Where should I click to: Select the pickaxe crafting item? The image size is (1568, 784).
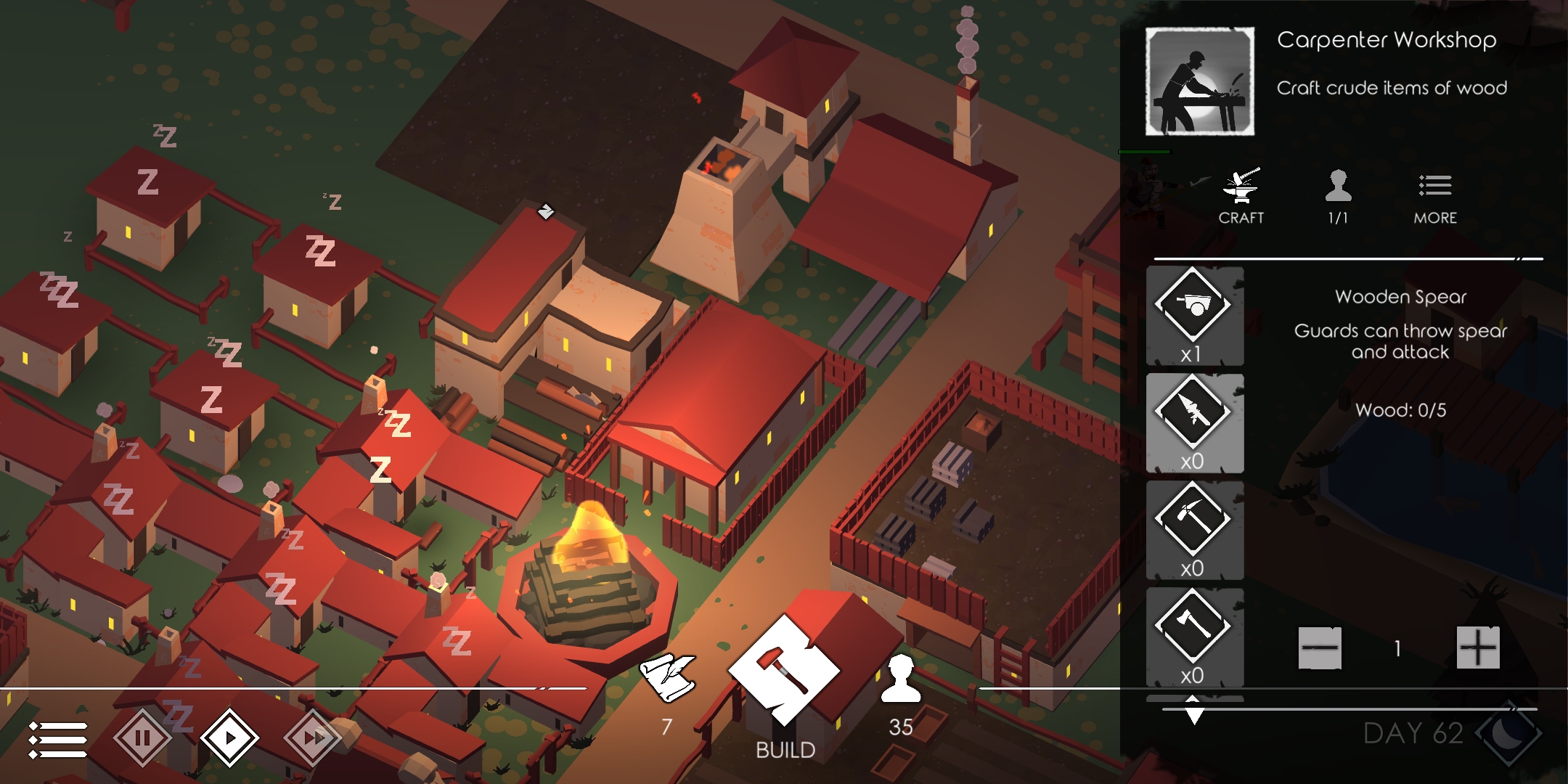(x=1194, y=529)
